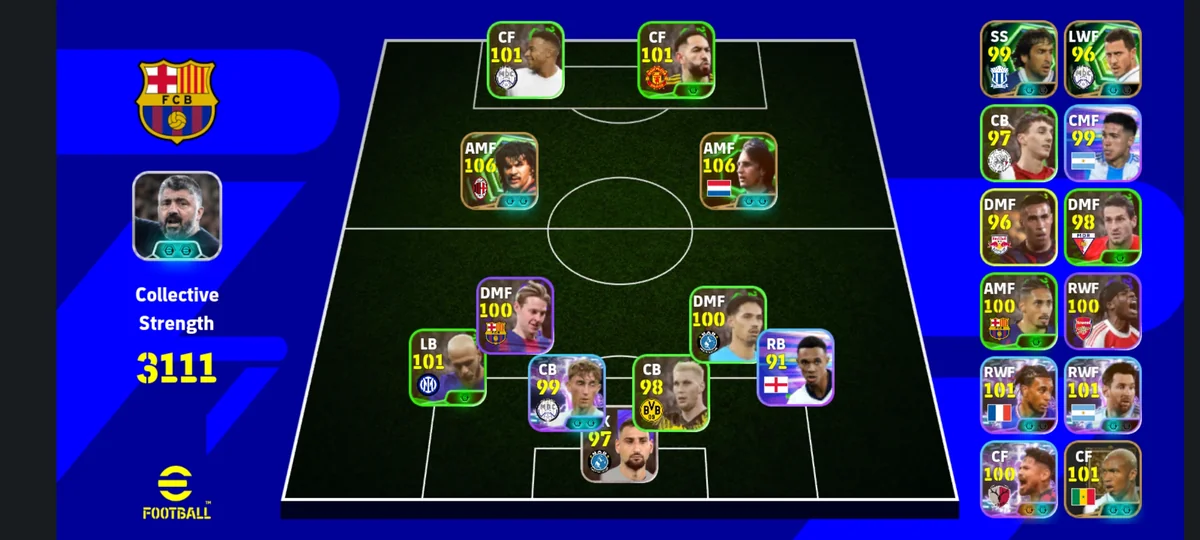This screenshot has height=540, width=1200.
Task: Select the LB 101 player card
Action: click(x=447, y=367)
